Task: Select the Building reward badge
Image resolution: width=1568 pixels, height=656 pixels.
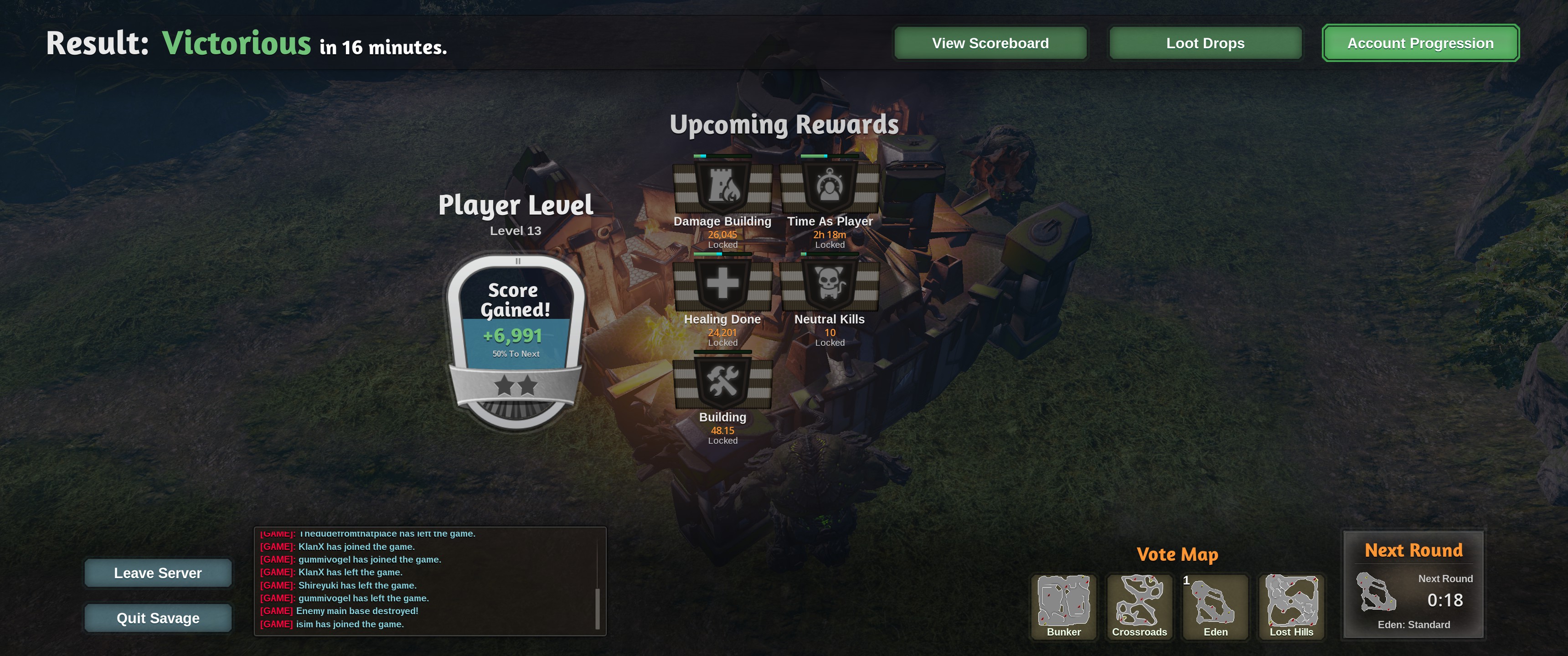Action: [722, 382]
